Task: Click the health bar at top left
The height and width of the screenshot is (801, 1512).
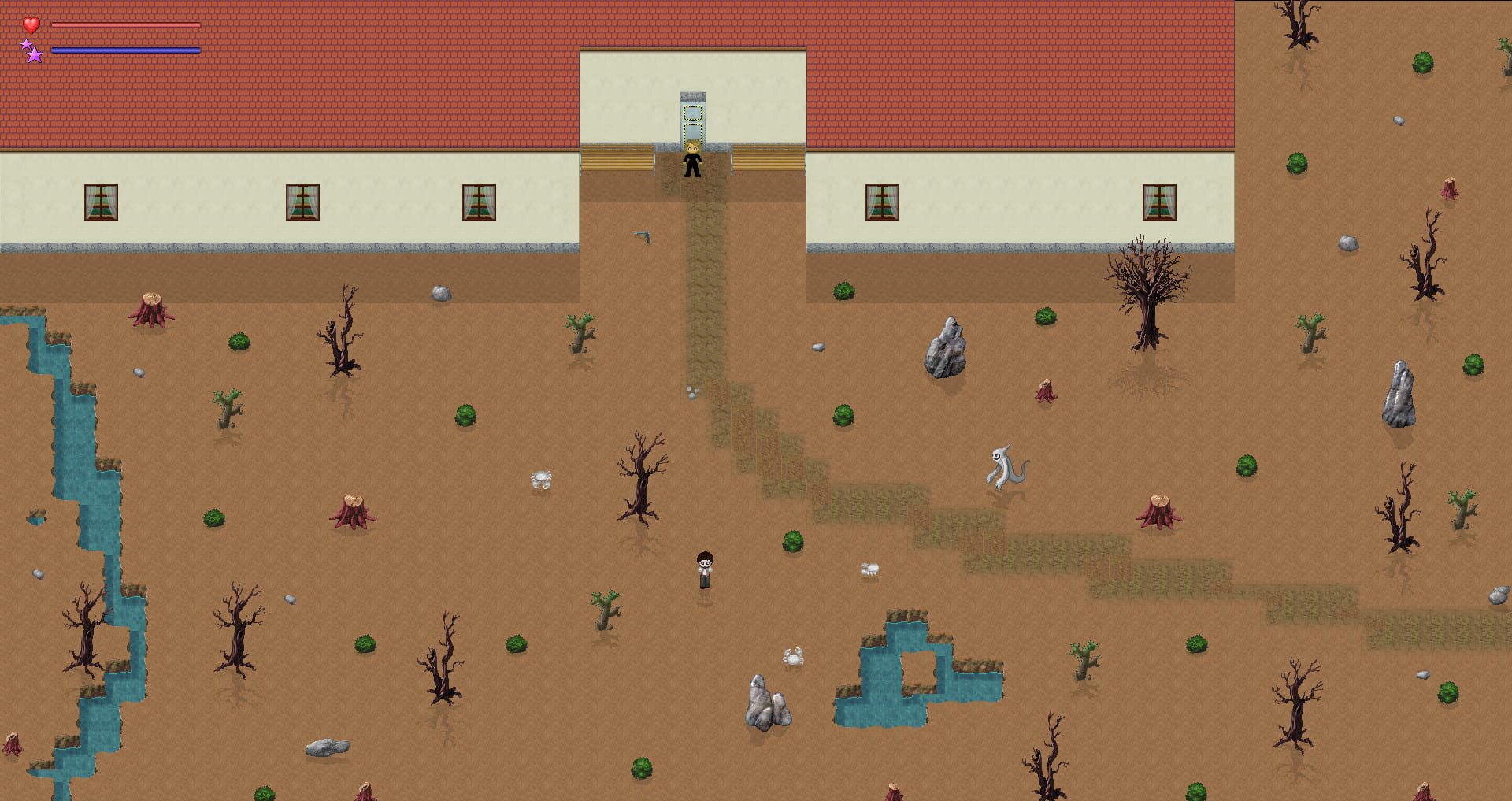Action: tap(126, 24)
